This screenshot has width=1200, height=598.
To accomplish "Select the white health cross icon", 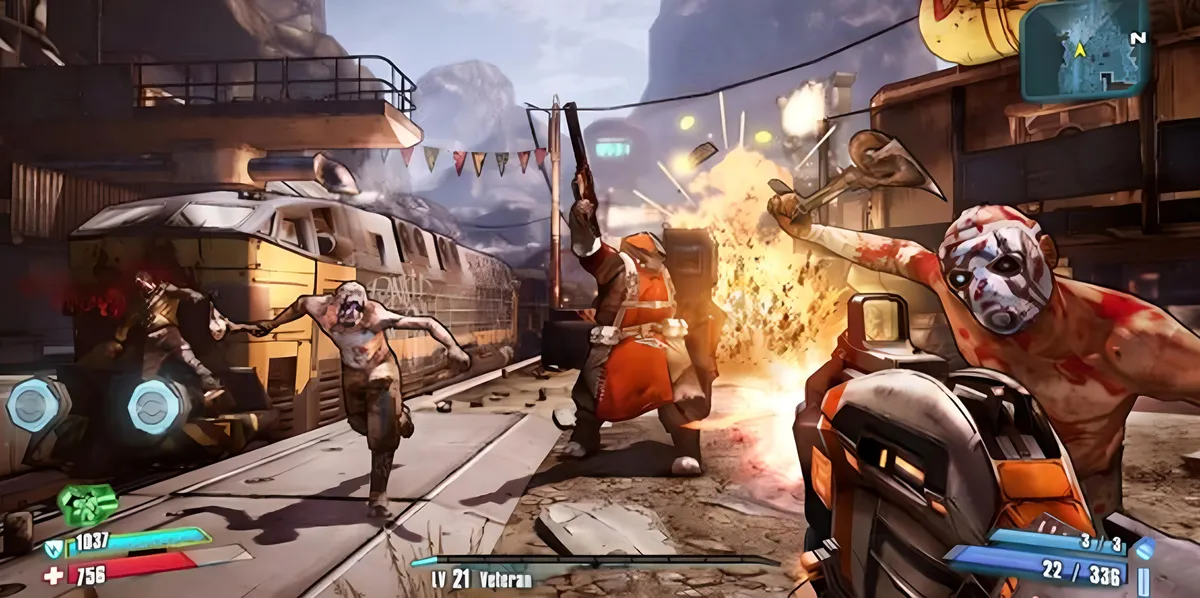I will point(53,575).
